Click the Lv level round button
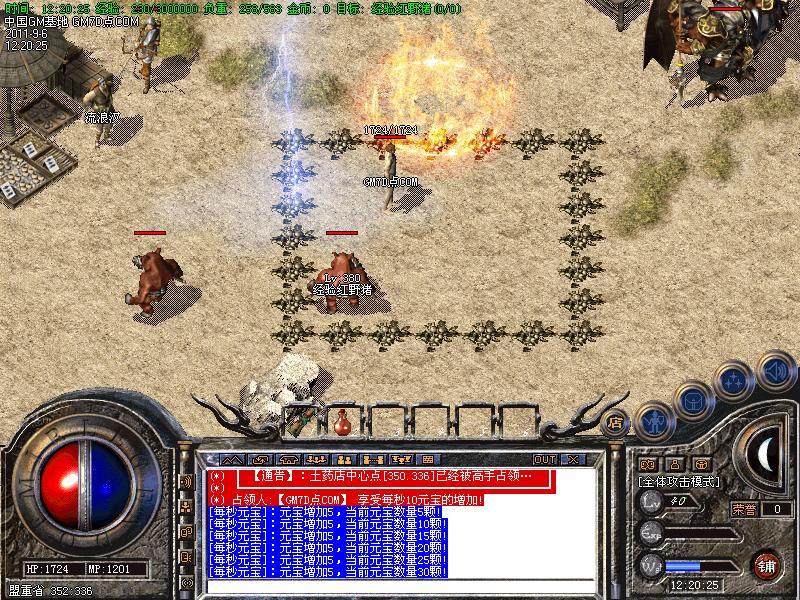Image resolution: width=800 pixels, height=600 pixels. (651, 501)
